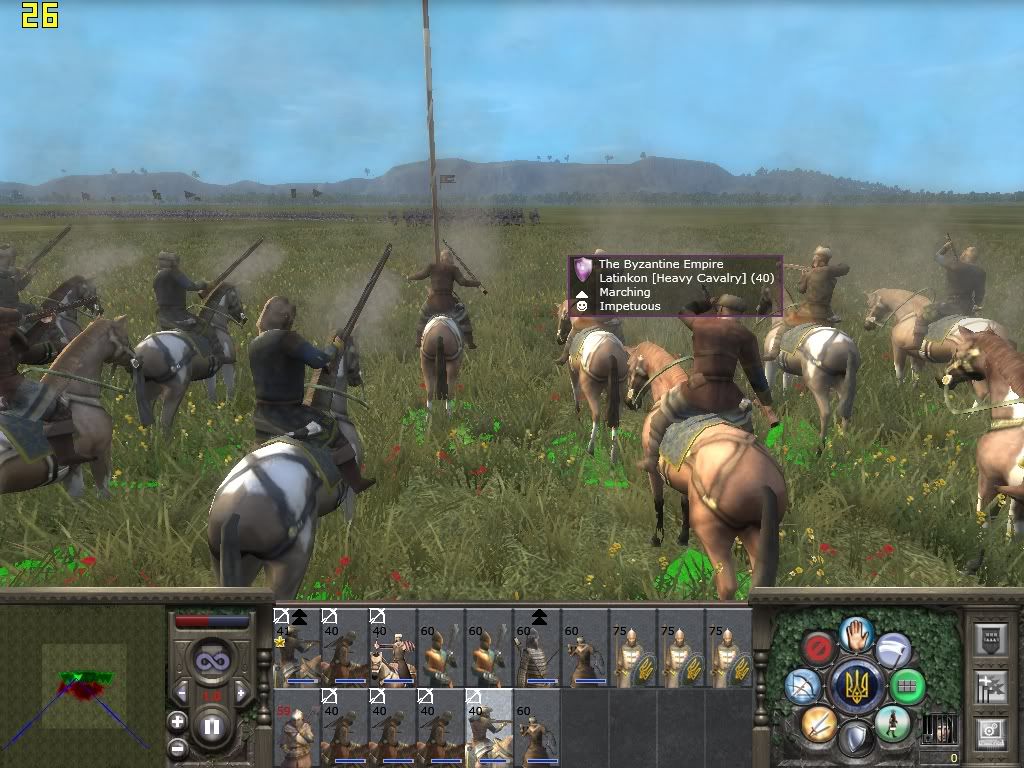Click the red cancel order button
The height and width of the screenshot is (768, 1024).
coord(820,646)
